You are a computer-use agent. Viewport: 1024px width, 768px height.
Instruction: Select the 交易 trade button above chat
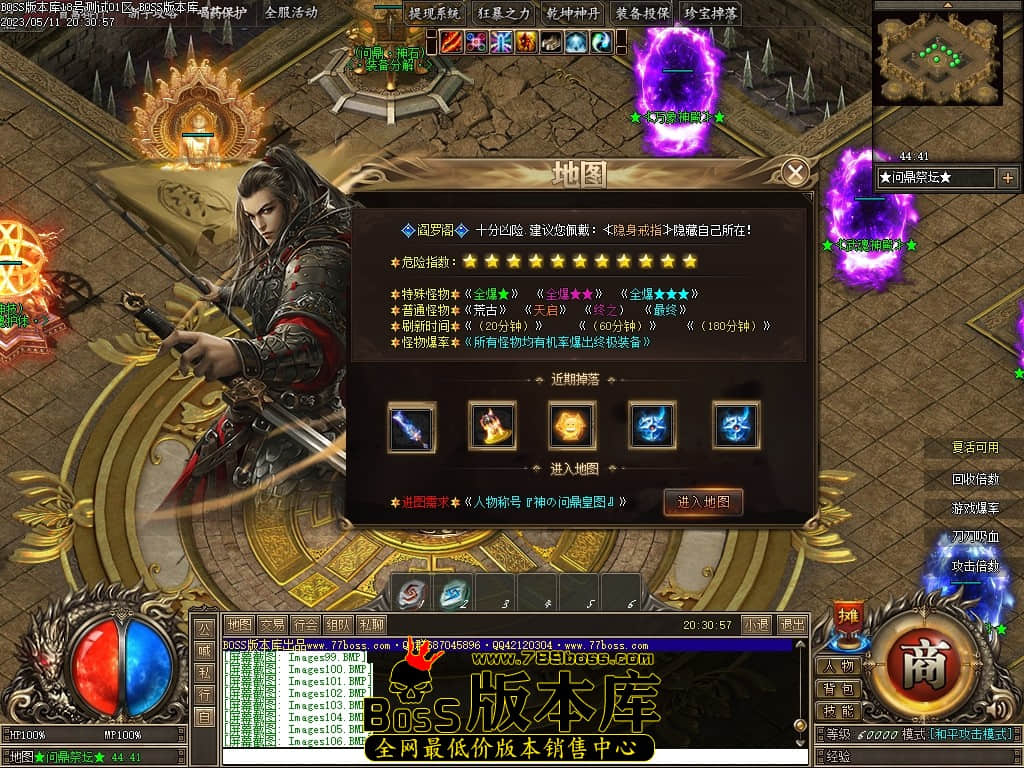pyautogui.click(x=272, y=625)
